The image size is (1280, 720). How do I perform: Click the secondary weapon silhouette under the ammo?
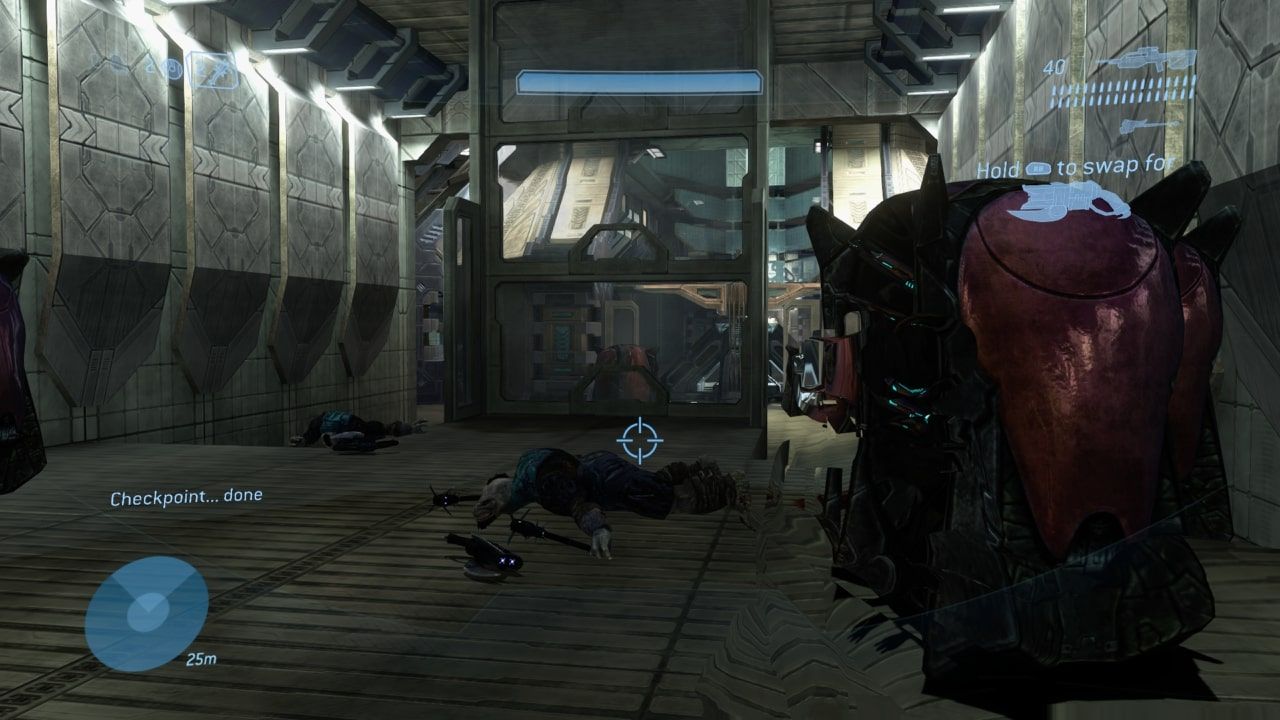pos(1145,126)
